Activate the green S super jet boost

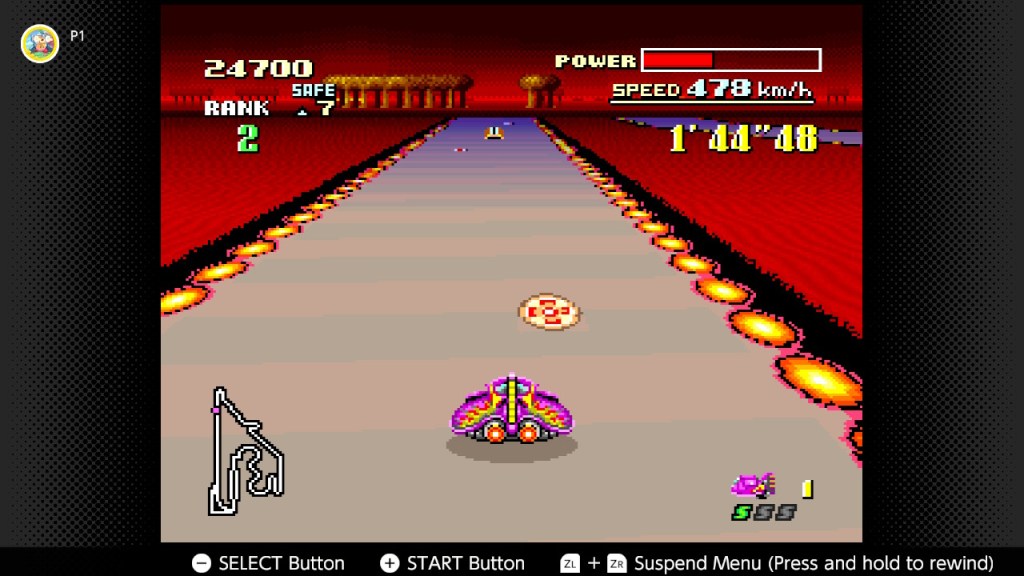click(742, 512)
